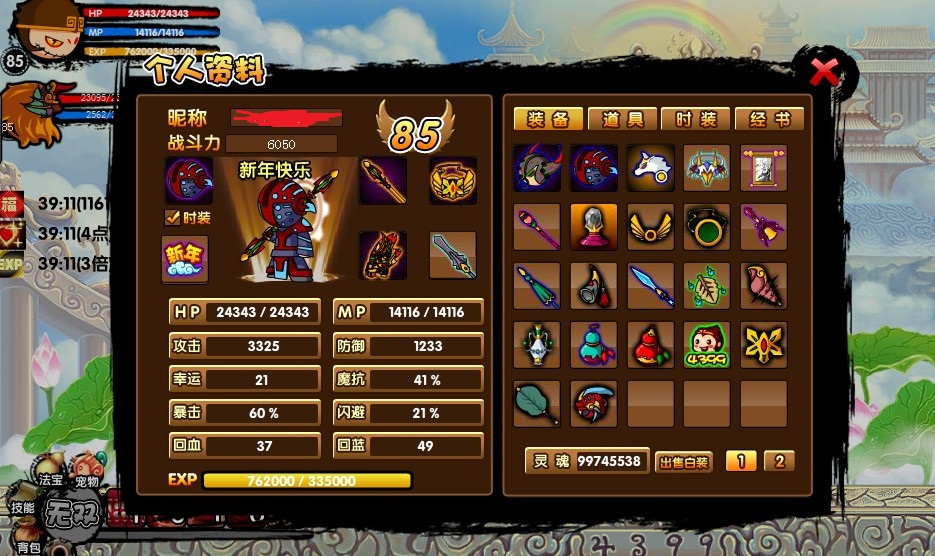Click the hanging scroll painting item
Viewport: 935px width, 556px height.
(764, 168)
